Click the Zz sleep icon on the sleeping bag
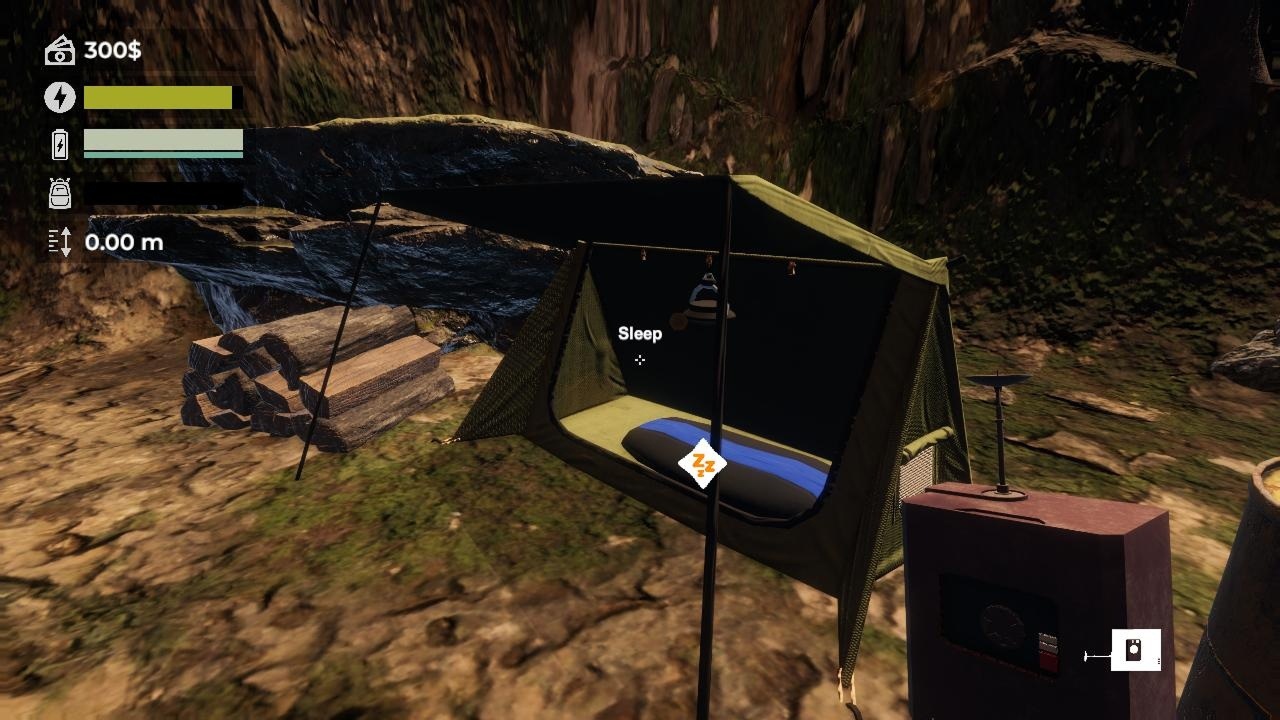Viewport: 1280px width, 720px height. pos(703,461)
